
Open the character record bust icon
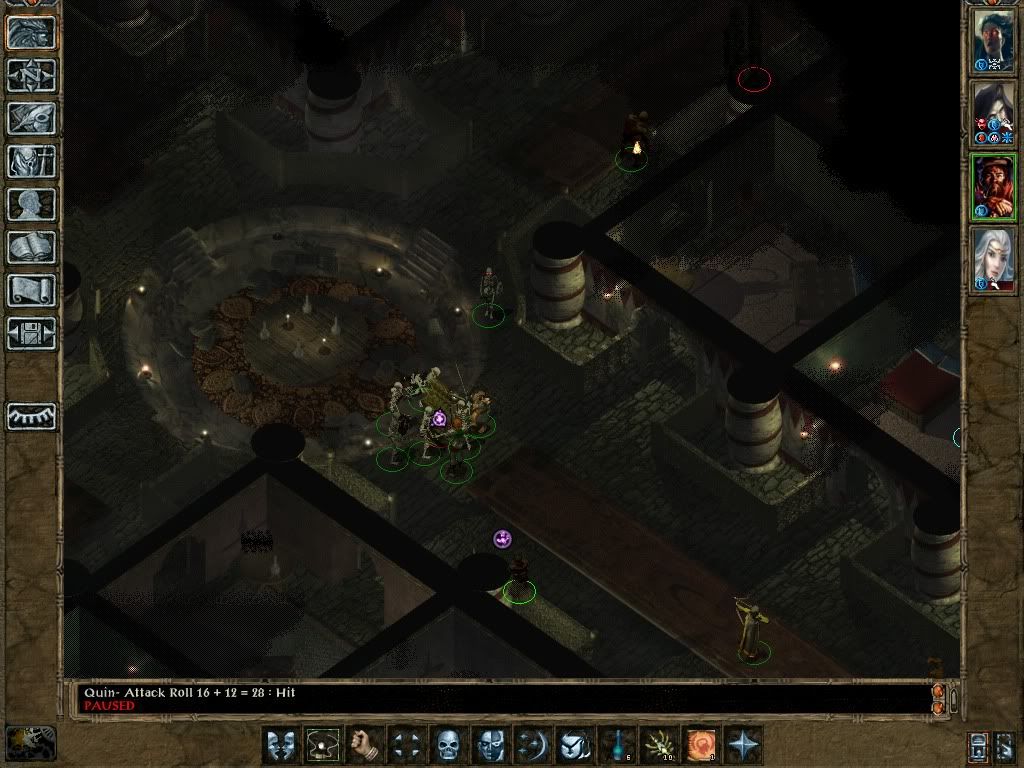click(x=32, y=204)
